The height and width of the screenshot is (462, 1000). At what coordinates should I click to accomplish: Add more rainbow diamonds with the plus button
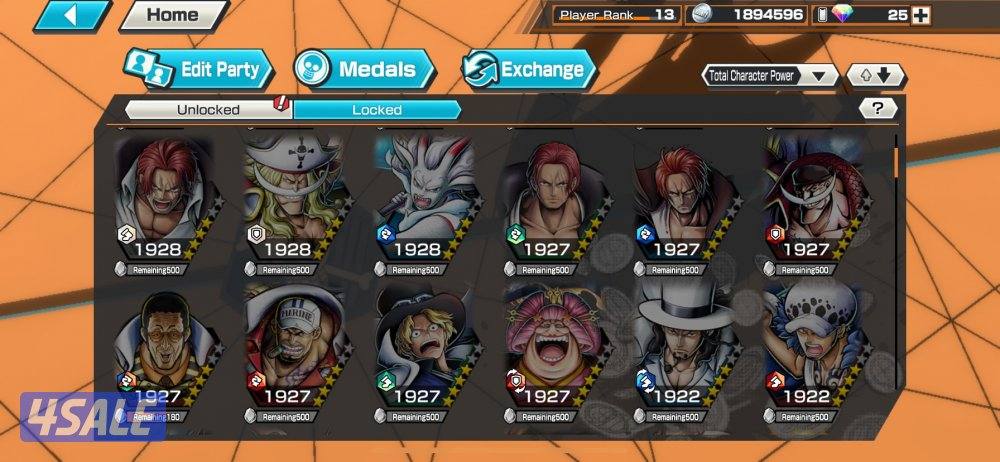(921, 15)
